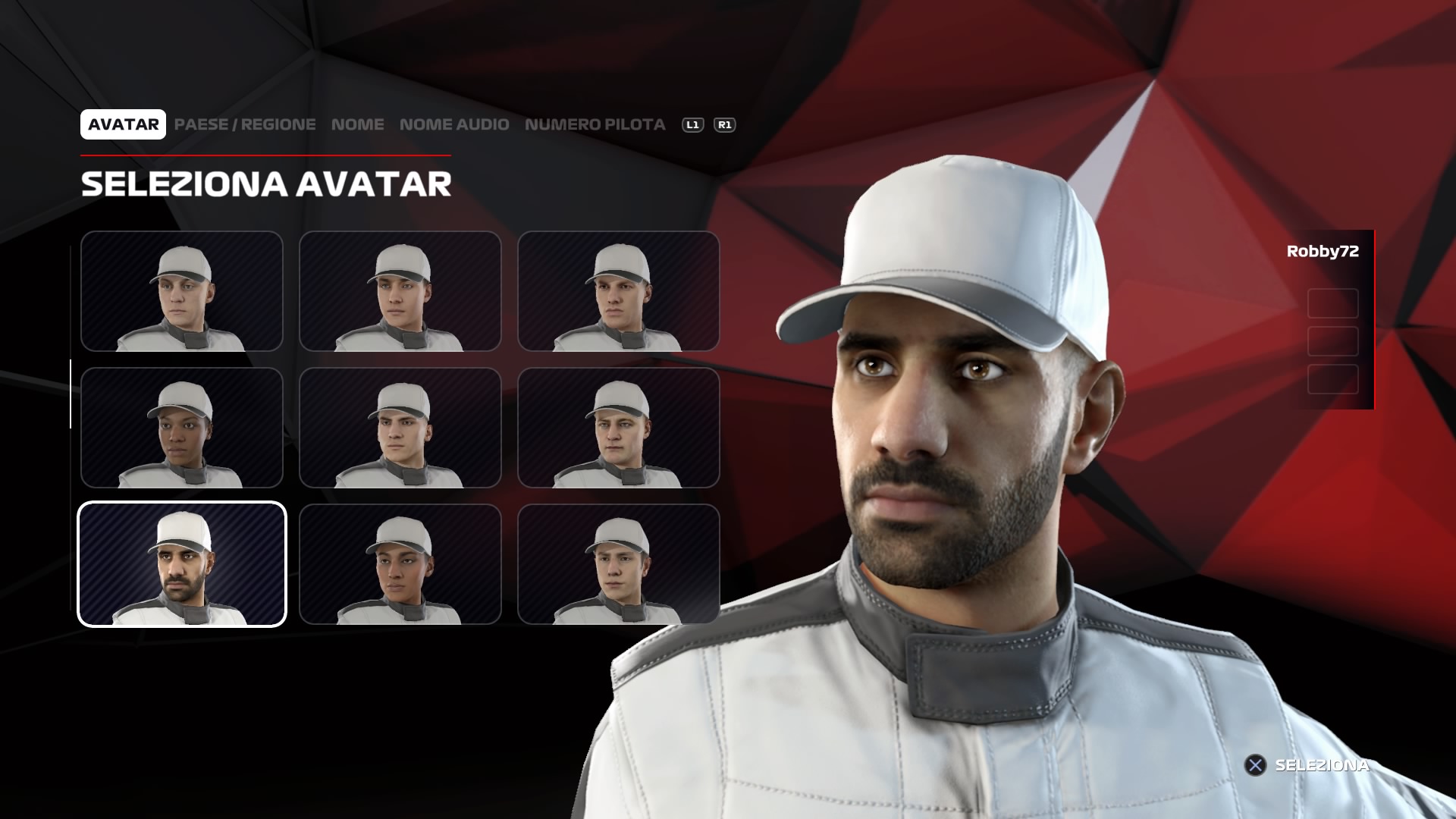Switch to the PAESE / REGIONE tab
This screenshot has width=1456, height=819.
pos(245,124)
